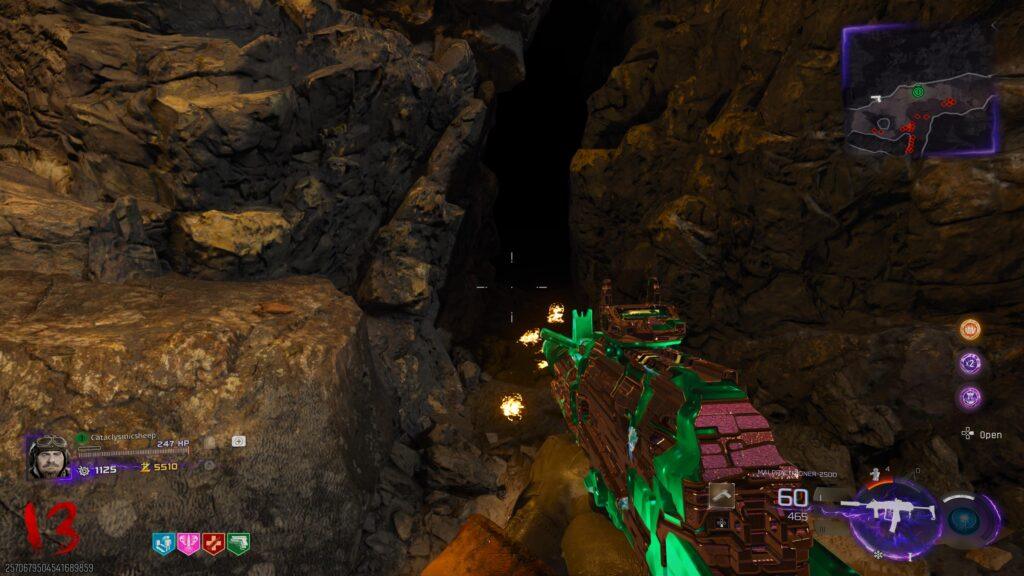Screen dimensions: 1024x576
Task: Select the green pistol perk shield icon
Action: (x=238, y=543)
